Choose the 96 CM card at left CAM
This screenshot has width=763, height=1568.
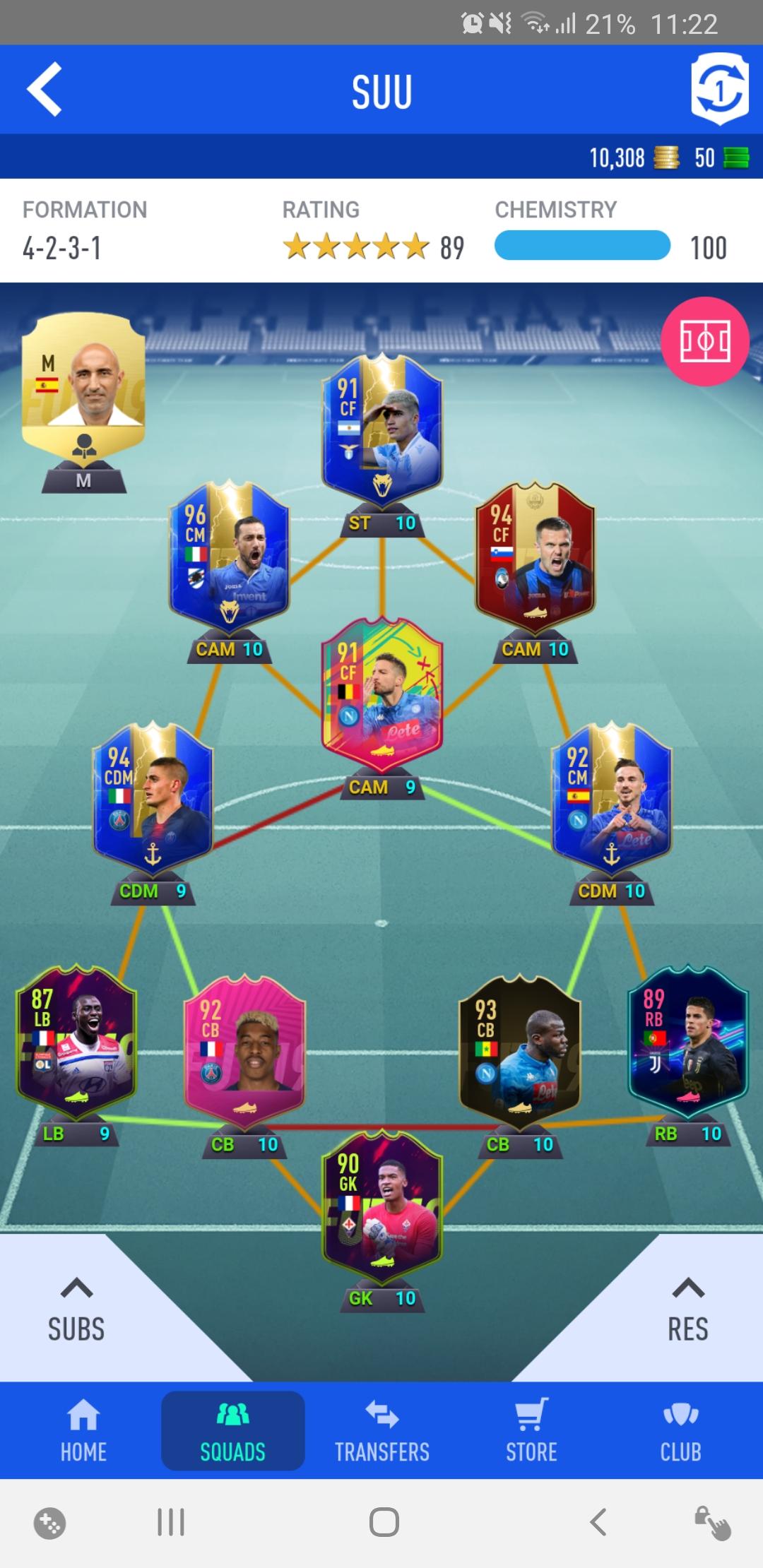coord(229,555)
